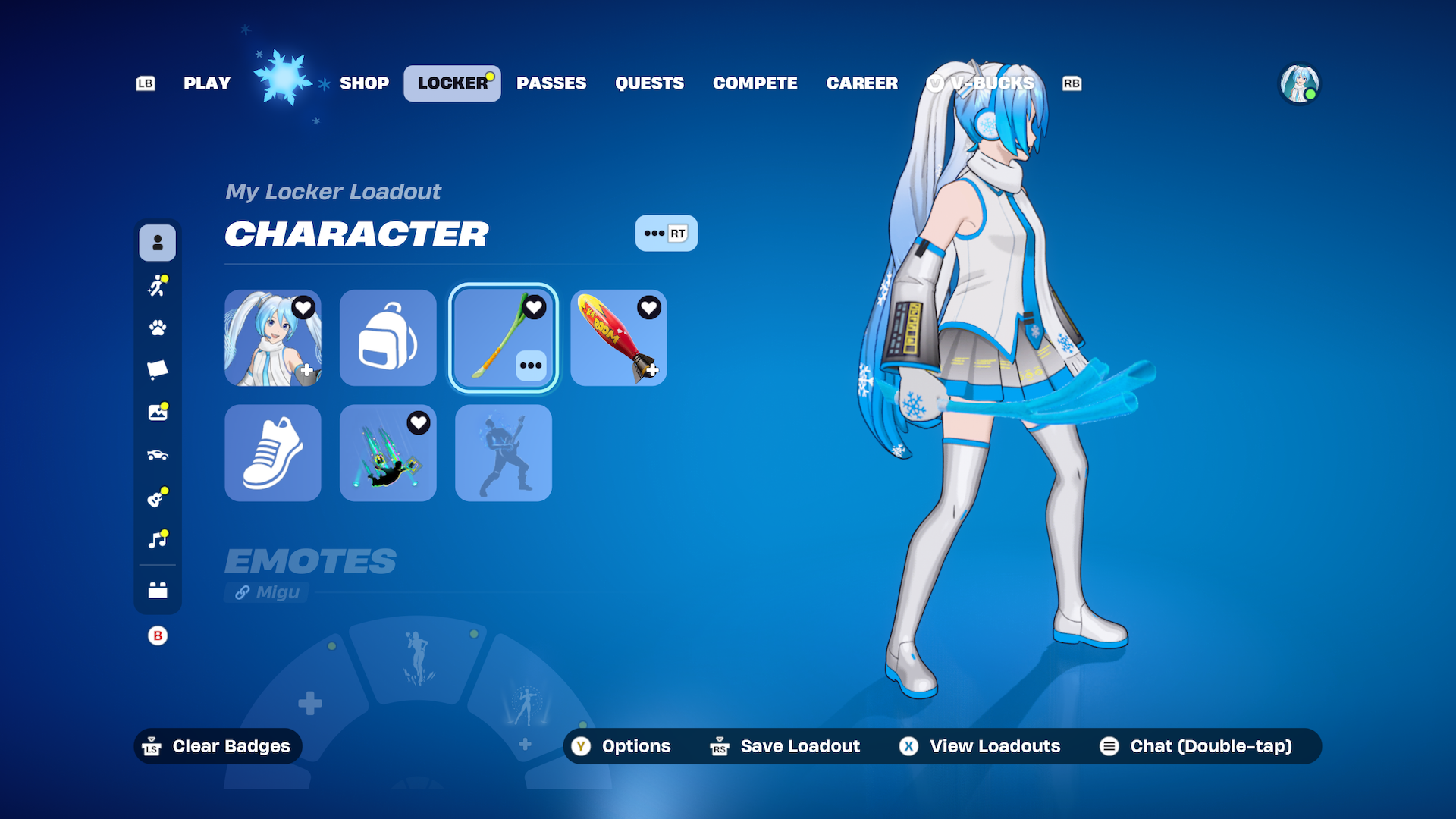
Task: Open the vehicles car category
Action: pos(158,455)
